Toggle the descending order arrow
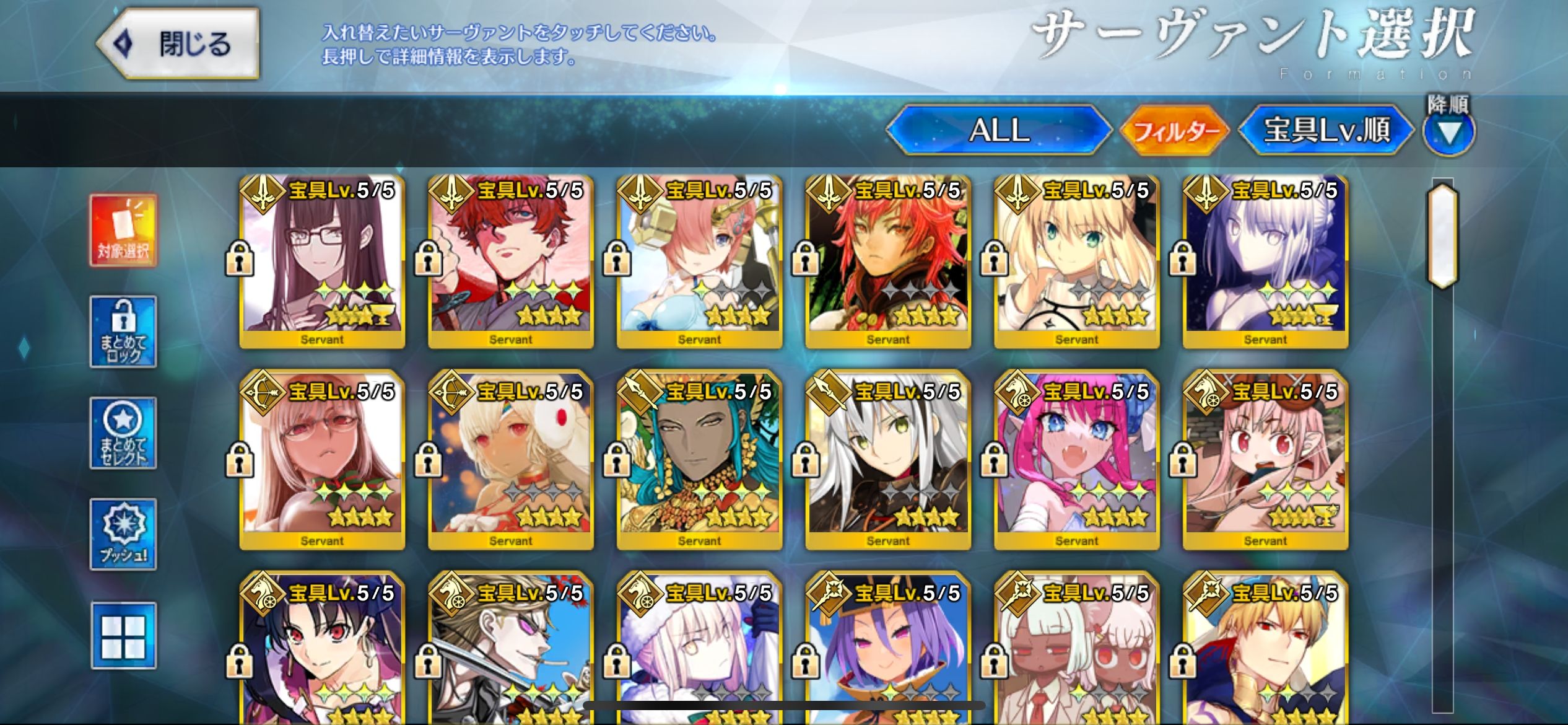1568x725 pixels. click(1448, 132)
